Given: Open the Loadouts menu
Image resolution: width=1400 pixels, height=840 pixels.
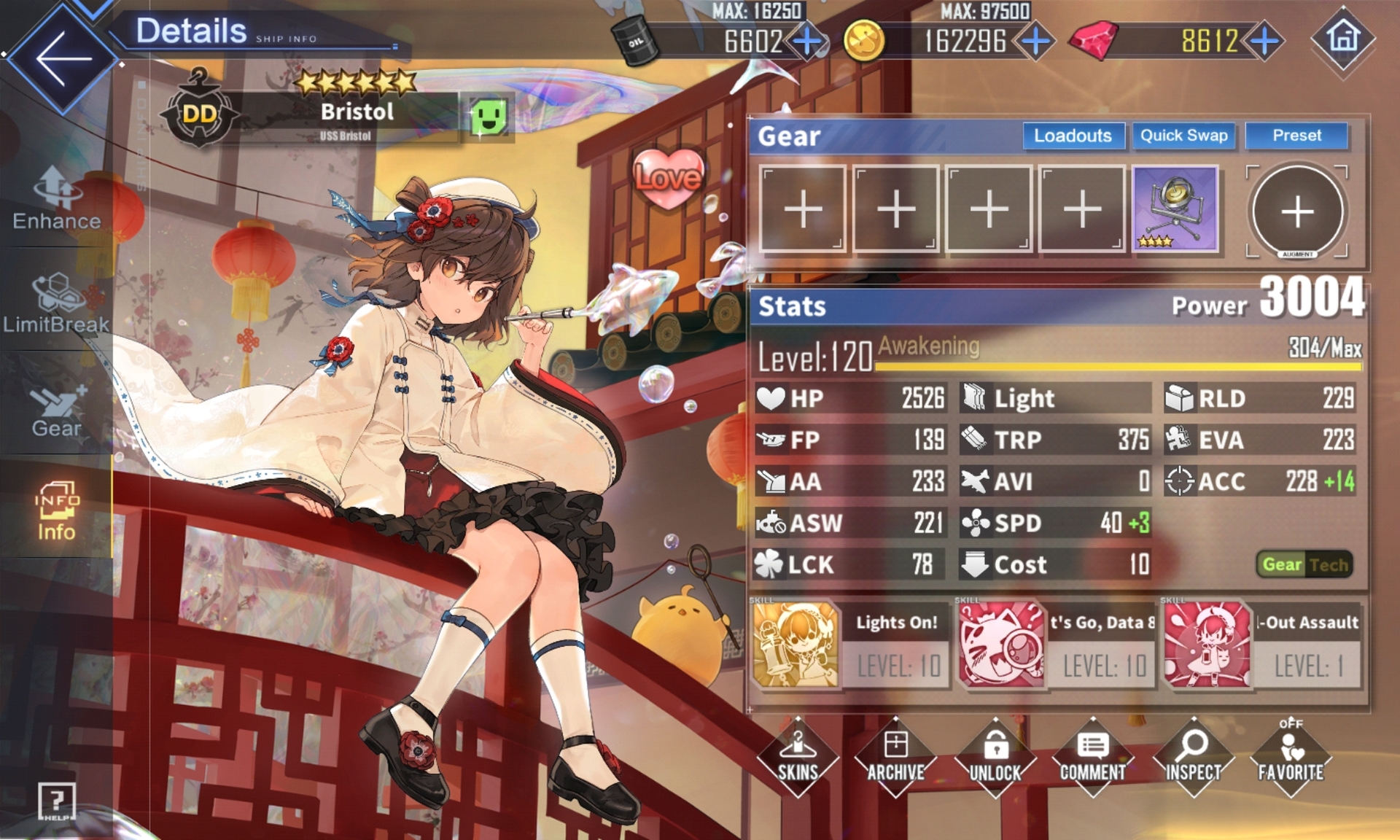Looking at the screenshot, I should [x=1073, y=136].
